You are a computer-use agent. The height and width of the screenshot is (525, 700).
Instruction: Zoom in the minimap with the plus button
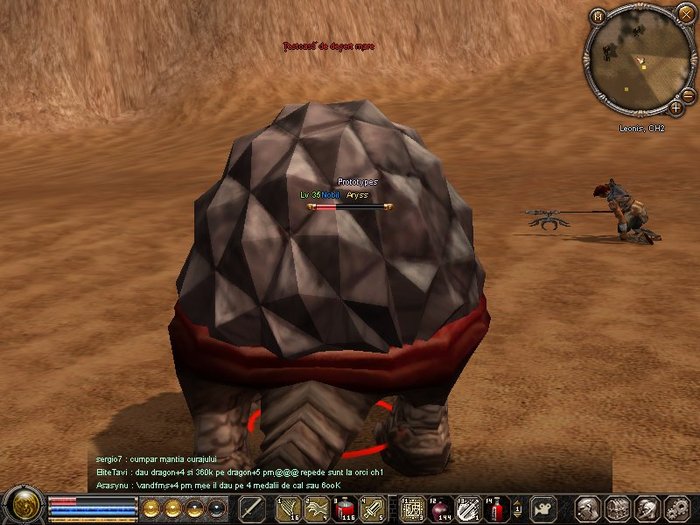click(676, 105)
